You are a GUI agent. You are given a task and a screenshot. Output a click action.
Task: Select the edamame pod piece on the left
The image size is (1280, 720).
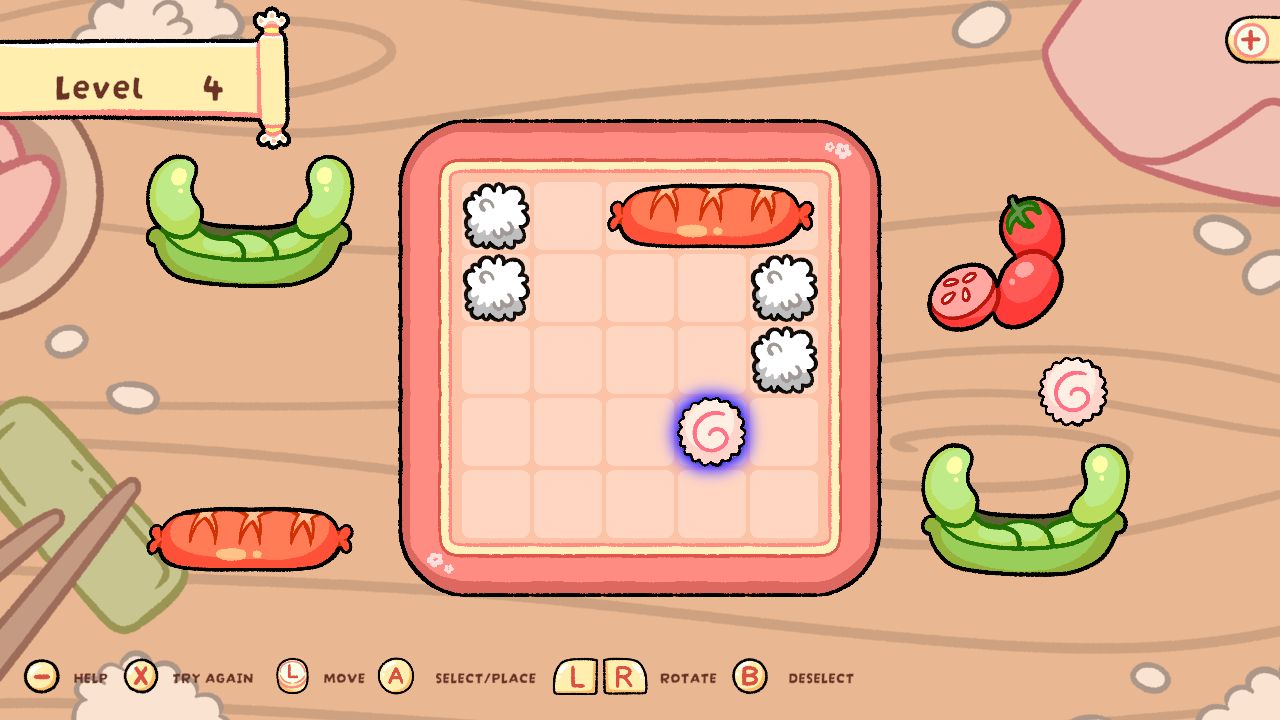click(x=250, y=215)
